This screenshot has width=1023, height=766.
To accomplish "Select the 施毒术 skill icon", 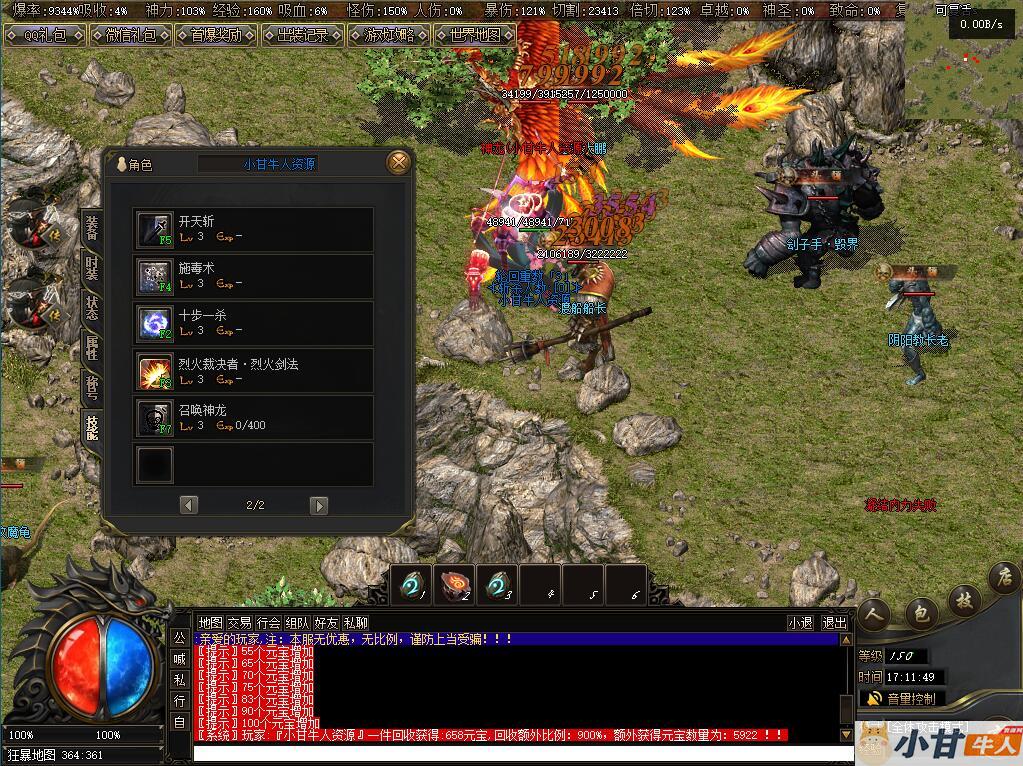I will click(x=155, y=276).
